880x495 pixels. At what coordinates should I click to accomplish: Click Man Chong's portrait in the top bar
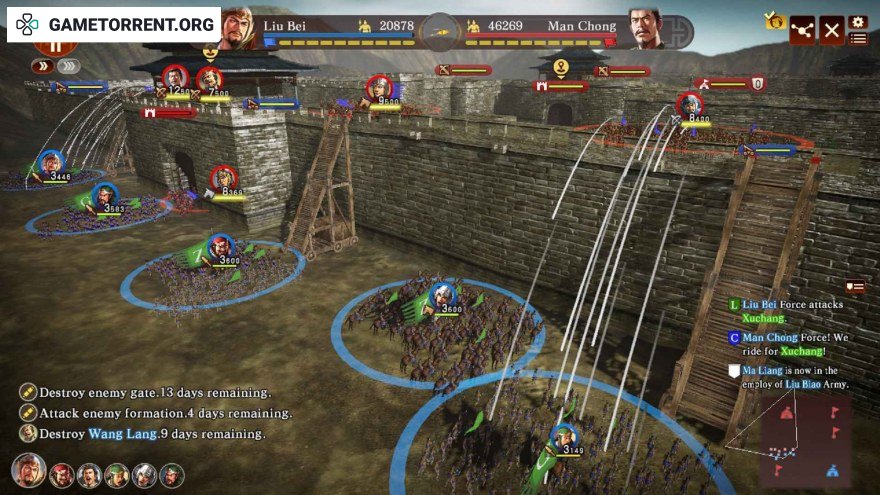pyautogui.click(x=648, y=28)
